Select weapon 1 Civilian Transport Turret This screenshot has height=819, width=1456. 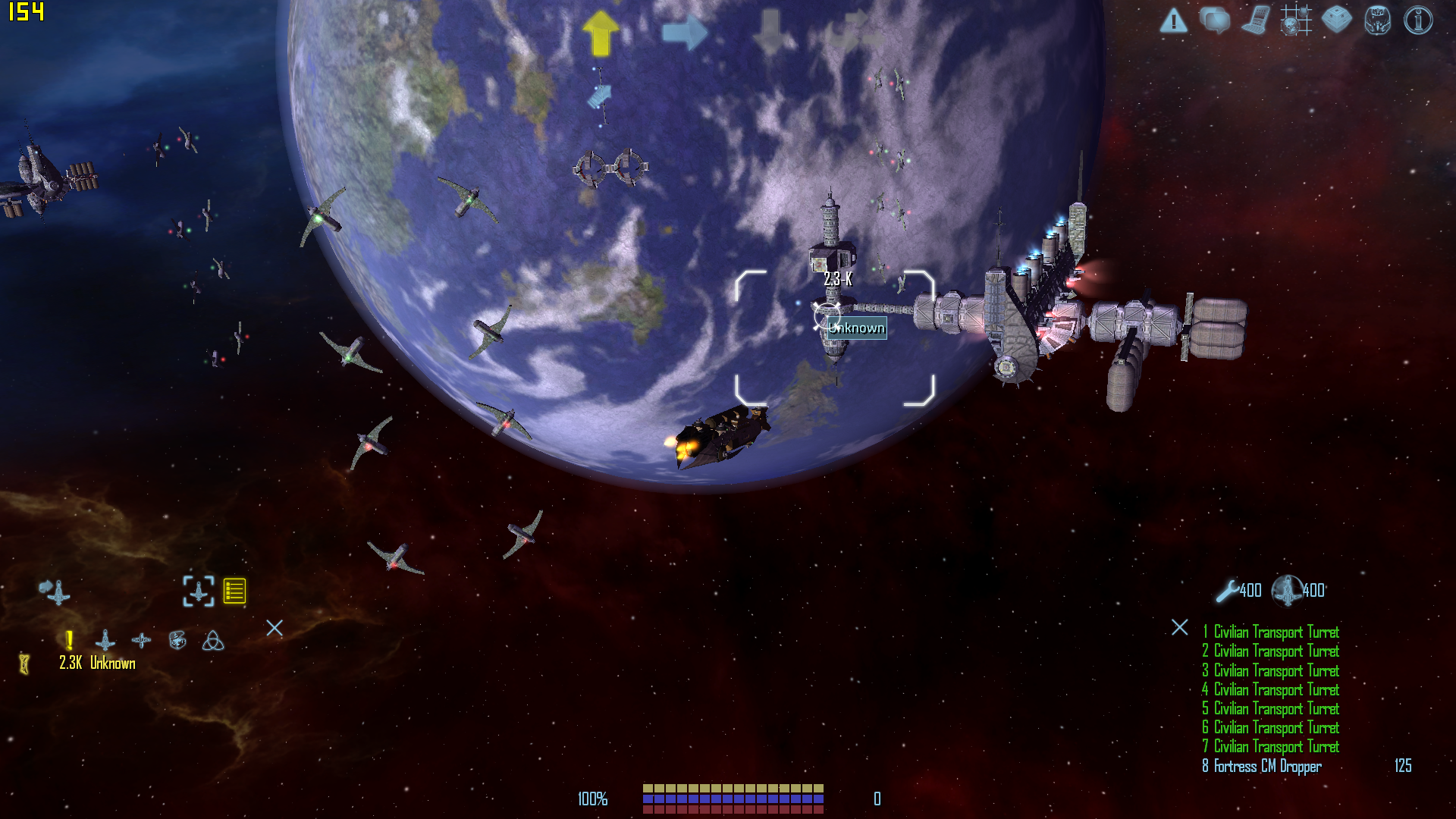pyautogui.click(x=1270, y=632)
